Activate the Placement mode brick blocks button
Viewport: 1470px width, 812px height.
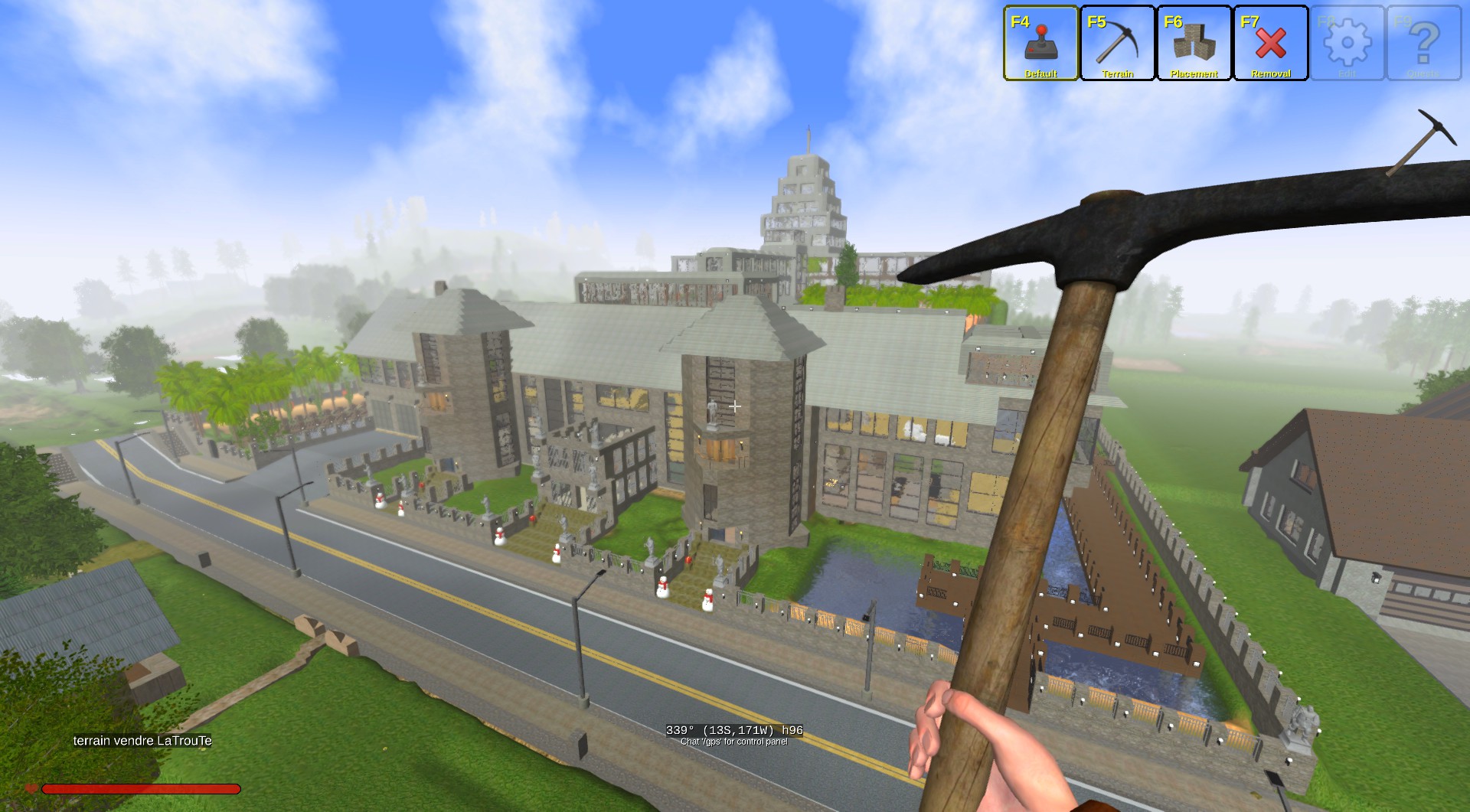point(1194,44)
